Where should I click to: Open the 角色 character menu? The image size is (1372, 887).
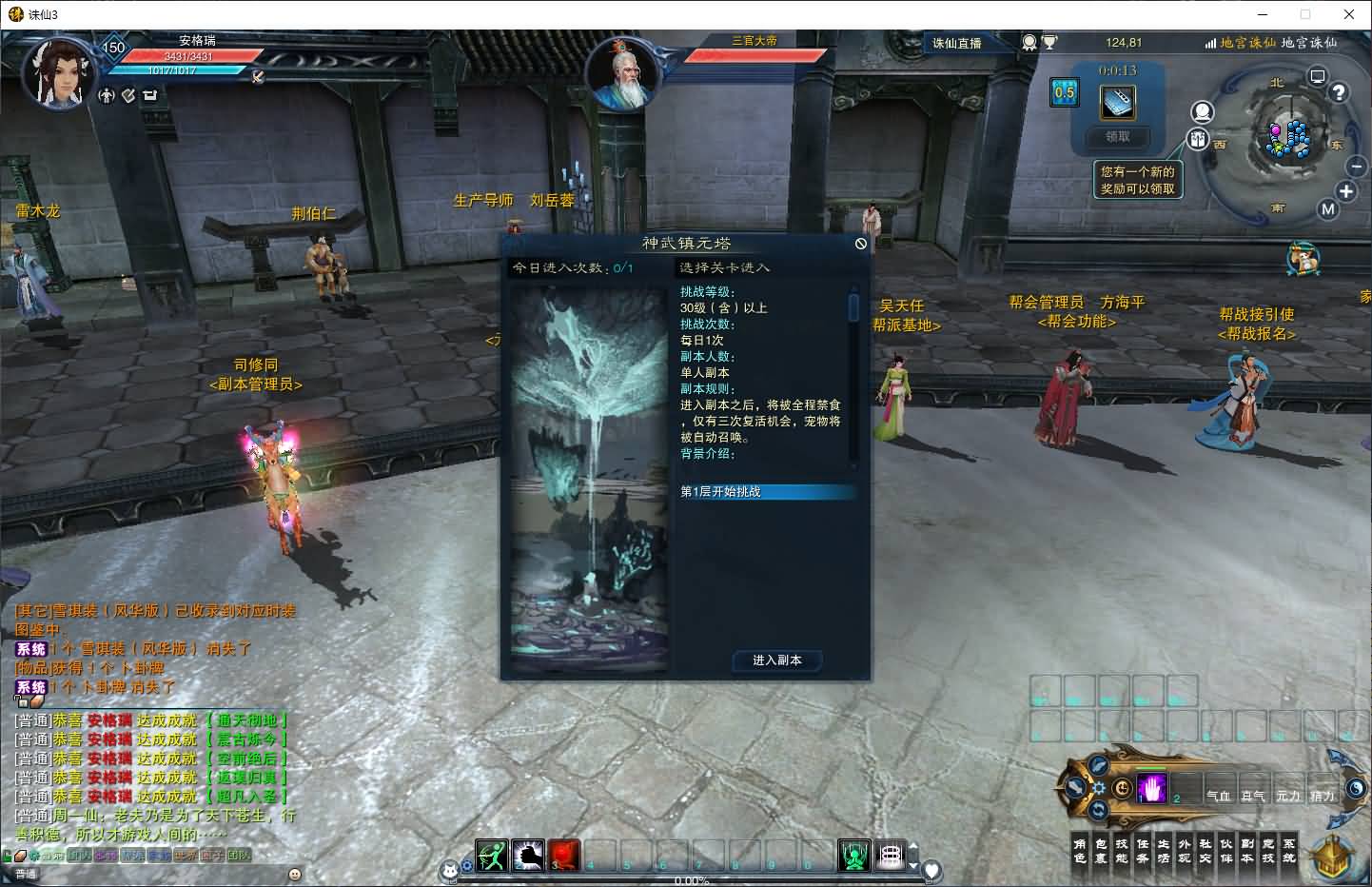pos(1079,851)
